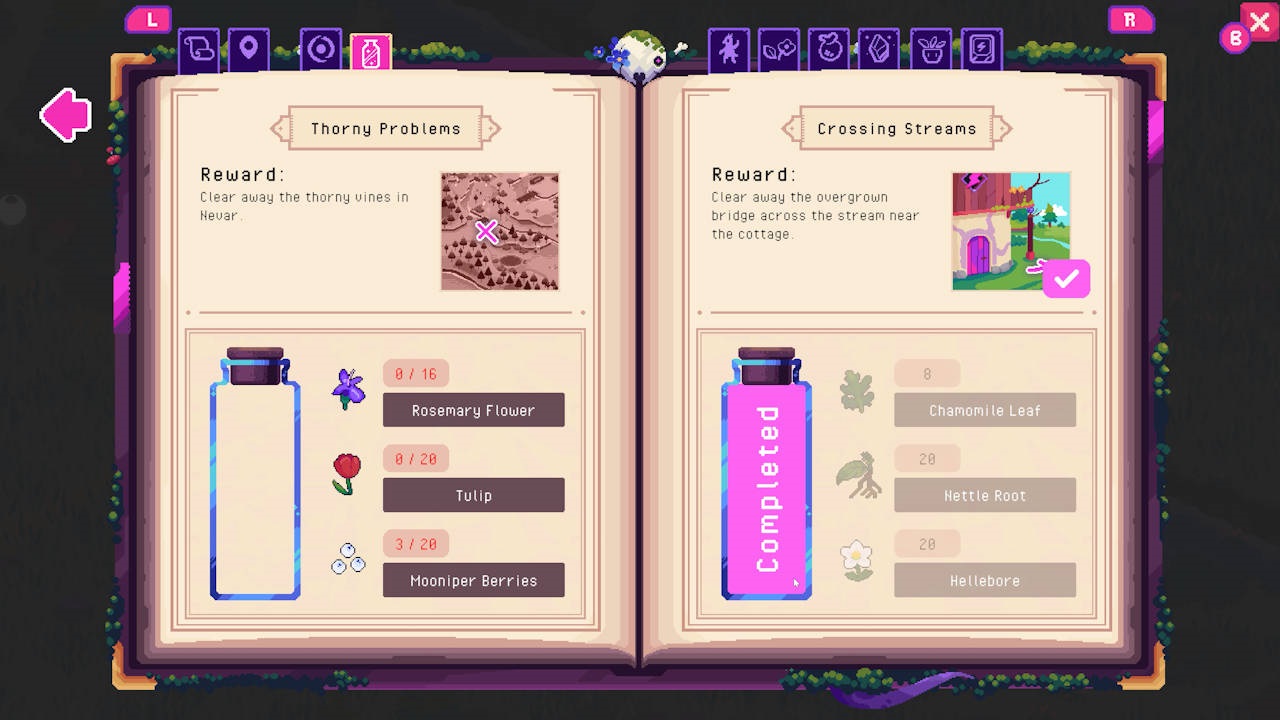1280x720 pixels.
Task: Open the crystal collection card tab
Action: [x=879, y=49]
